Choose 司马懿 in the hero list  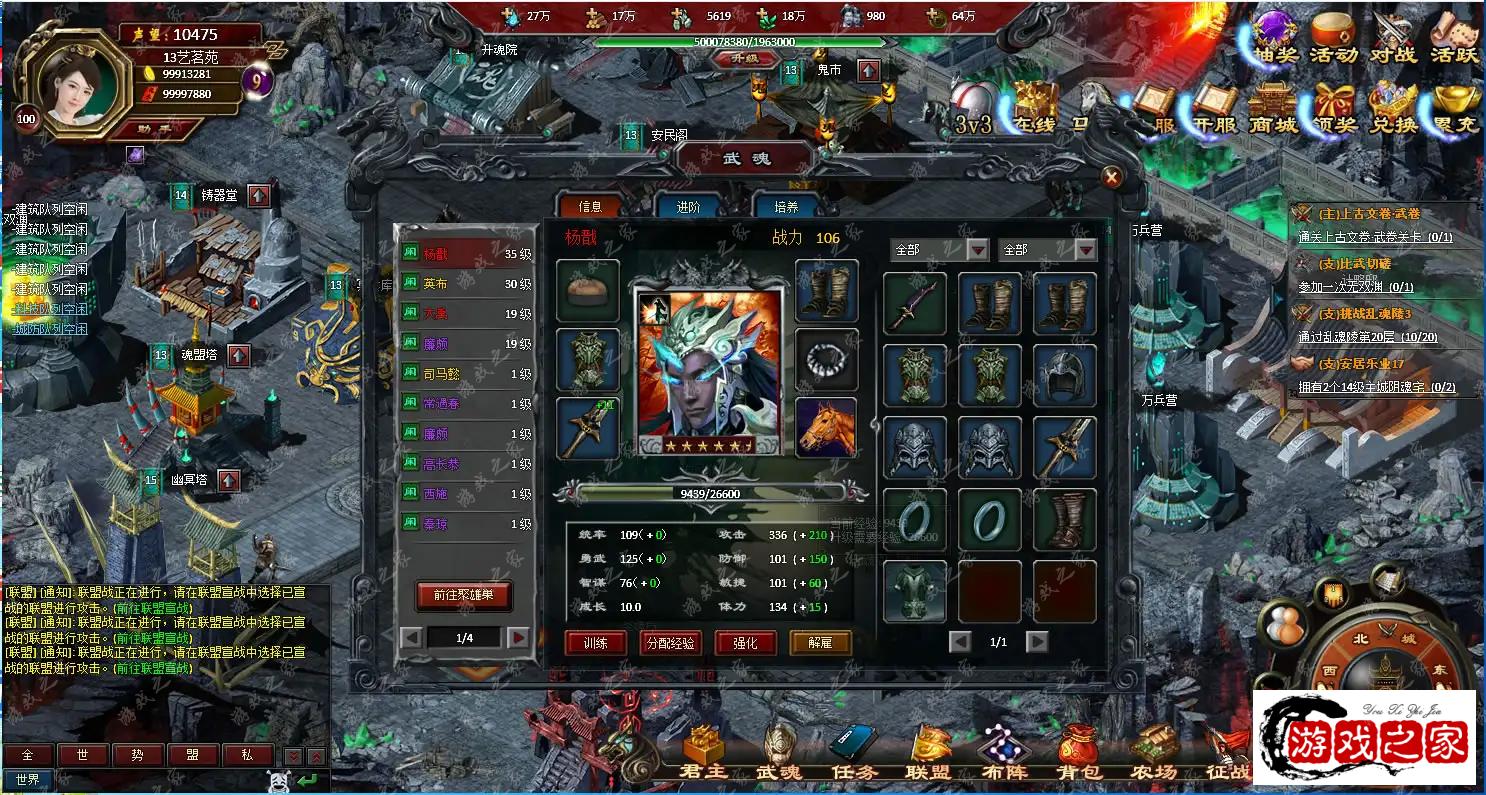pyautogui.click(x=465, y=374)
